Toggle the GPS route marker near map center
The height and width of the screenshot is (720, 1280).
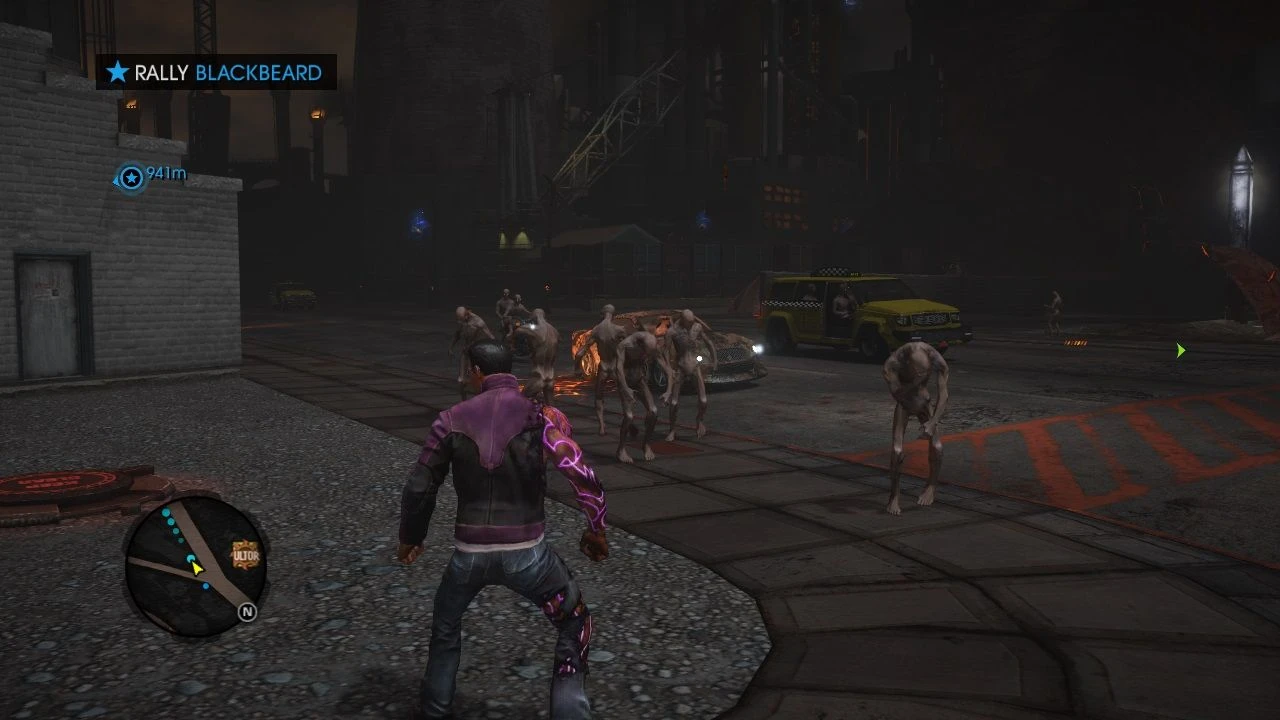click(x=190, y=558)
